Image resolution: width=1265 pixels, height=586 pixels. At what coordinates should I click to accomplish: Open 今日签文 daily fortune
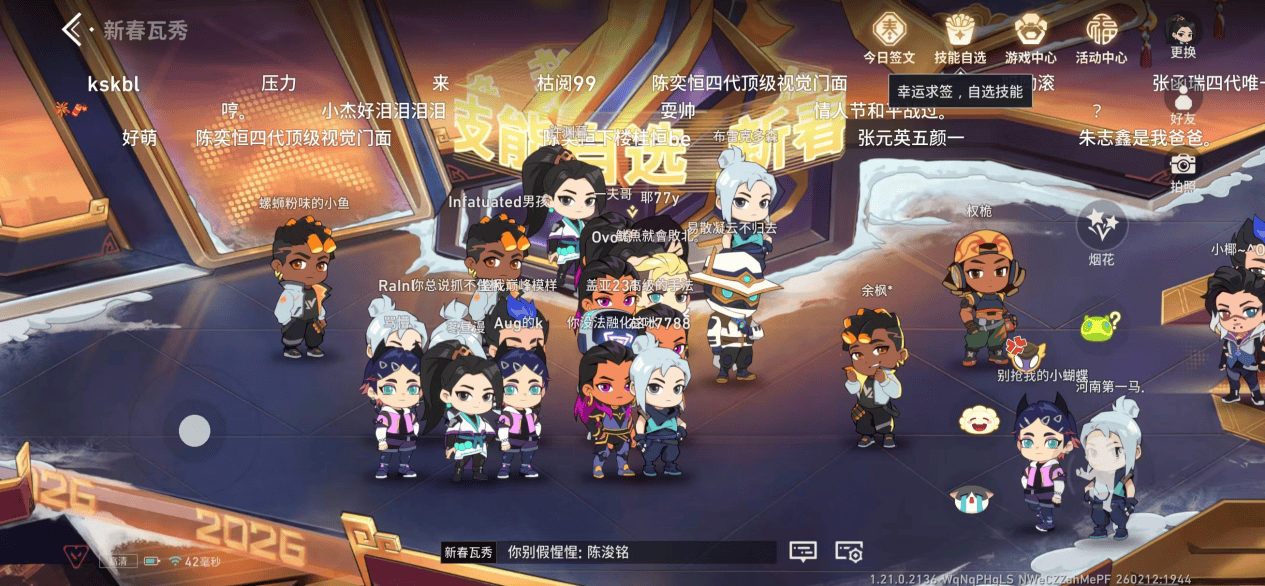click(889, 37)
